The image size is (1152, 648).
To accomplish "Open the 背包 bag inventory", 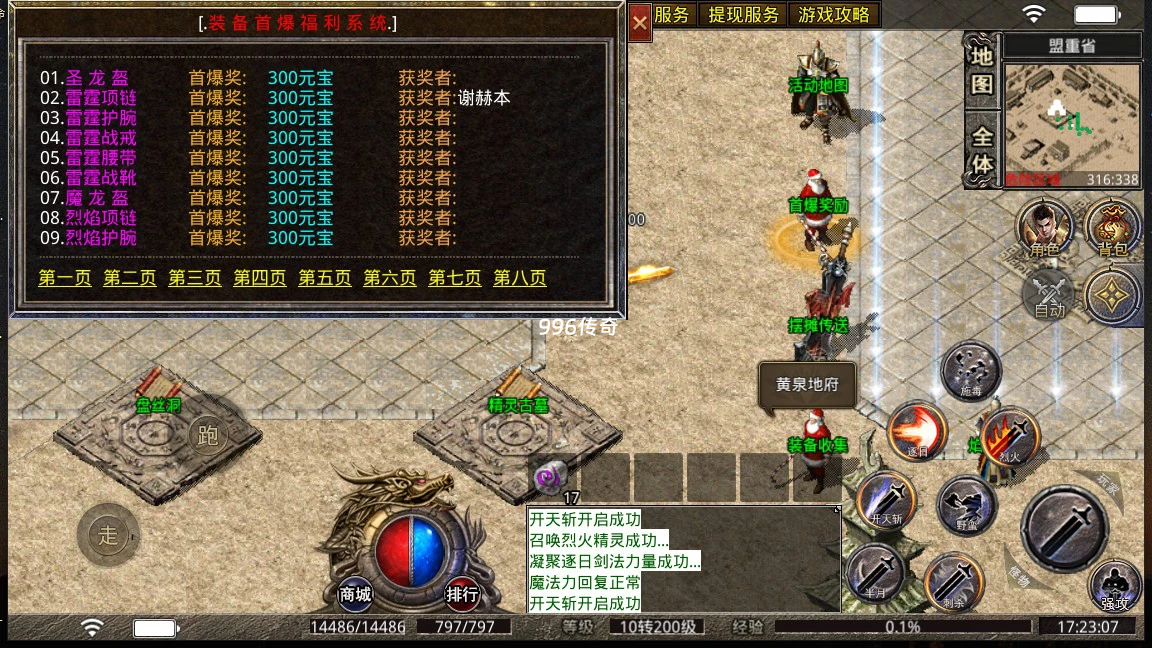I will tap(1113, 228).
